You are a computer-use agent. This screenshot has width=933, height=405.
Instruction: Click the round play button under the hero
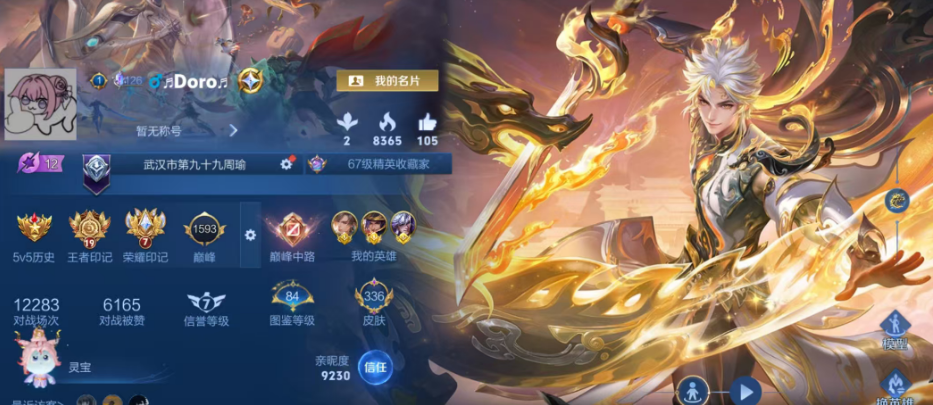(745, 391)
